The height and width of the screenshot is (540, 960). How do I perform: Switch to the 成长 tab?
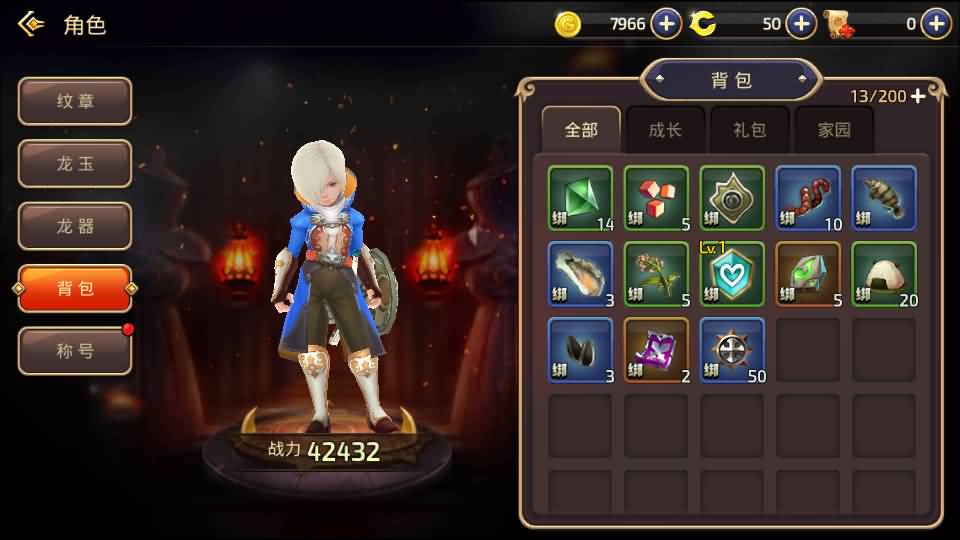(x=665, y=130)
